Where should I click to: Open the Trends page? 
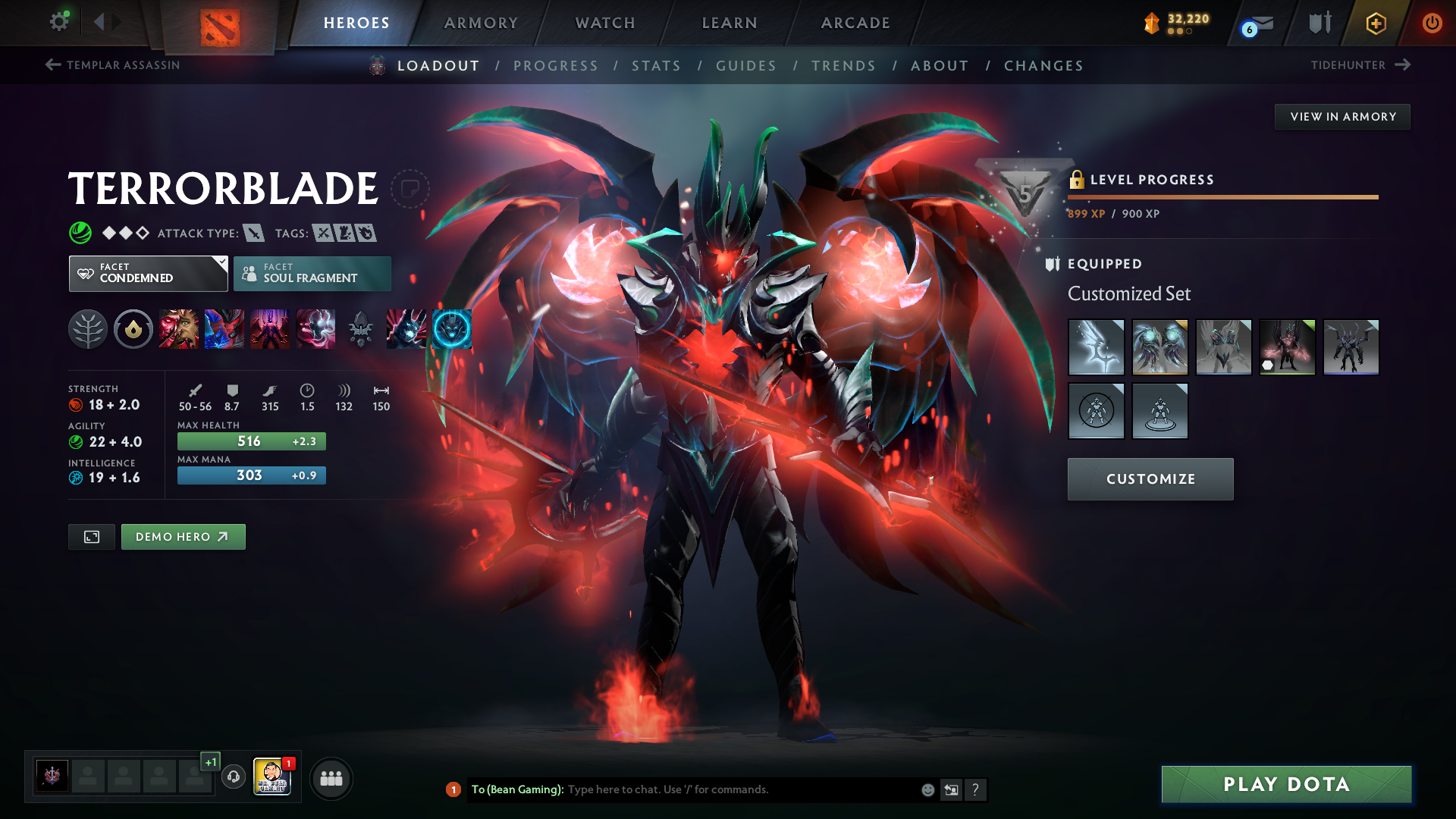point(843,66)
